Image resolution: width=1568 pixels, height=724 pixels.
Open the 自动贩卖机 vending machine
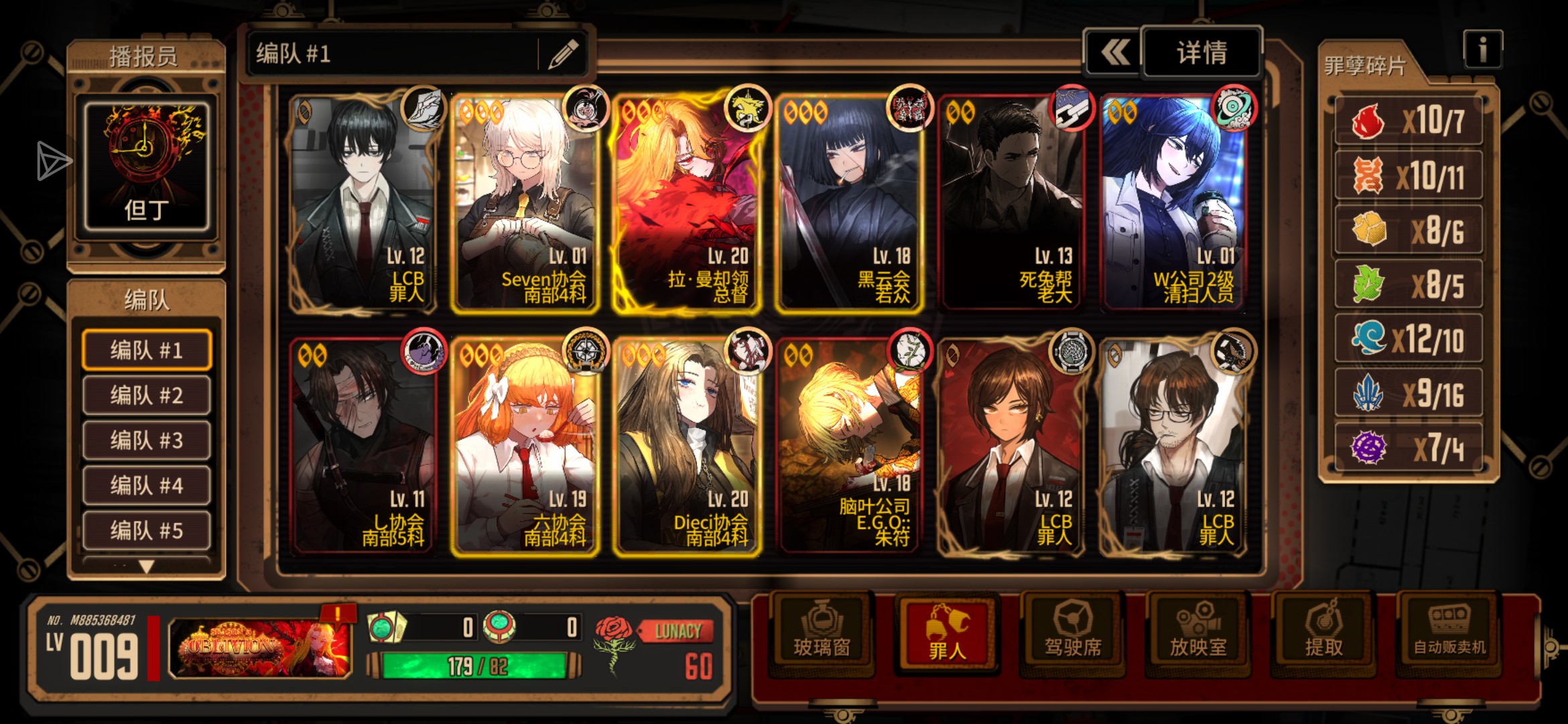click(1449, 633)
